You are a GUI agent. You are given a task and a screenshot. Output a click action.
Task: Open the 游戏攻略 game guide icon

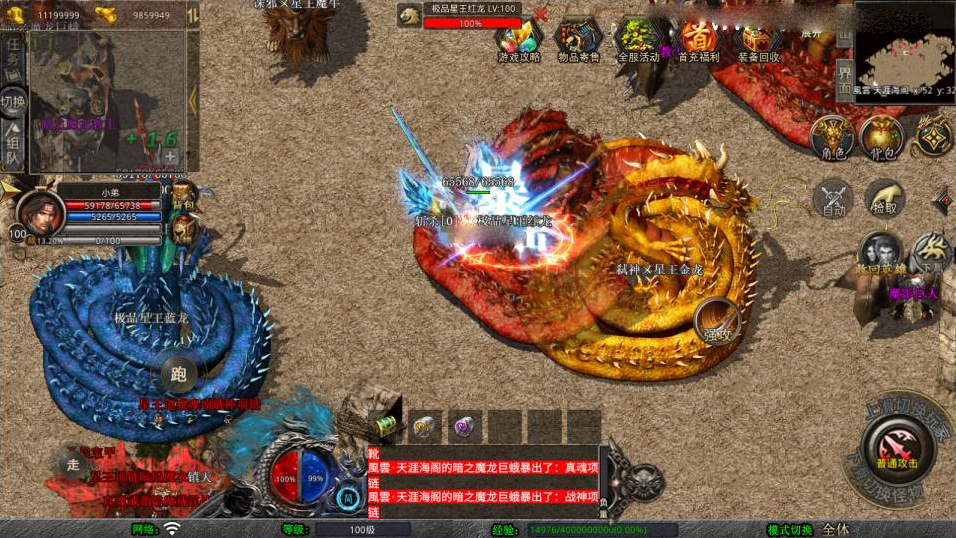click(519, 38)
